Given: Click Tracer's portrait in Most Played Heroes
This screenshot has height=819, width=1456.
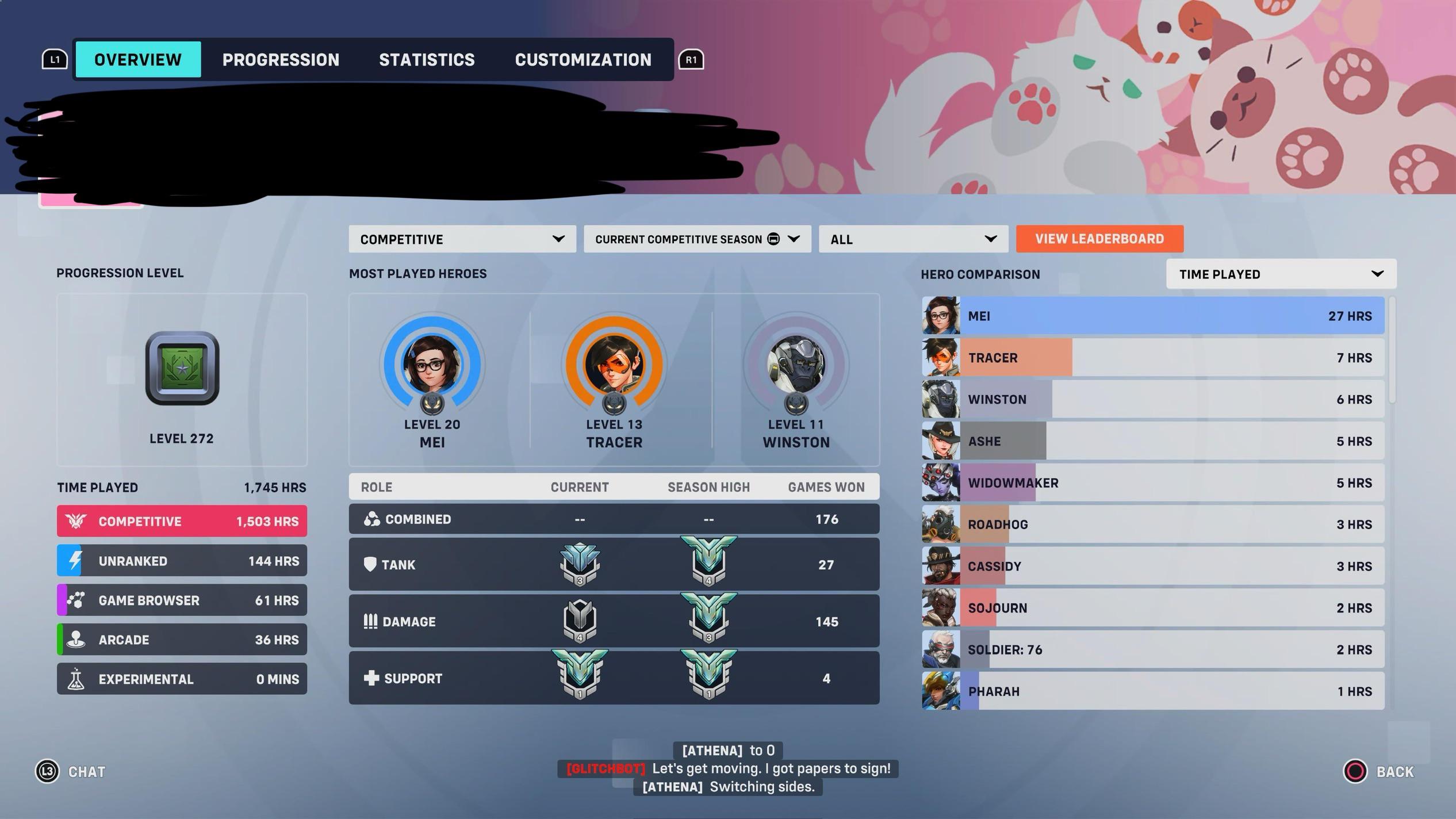Looking at the screenshot, I should point(614,364).
